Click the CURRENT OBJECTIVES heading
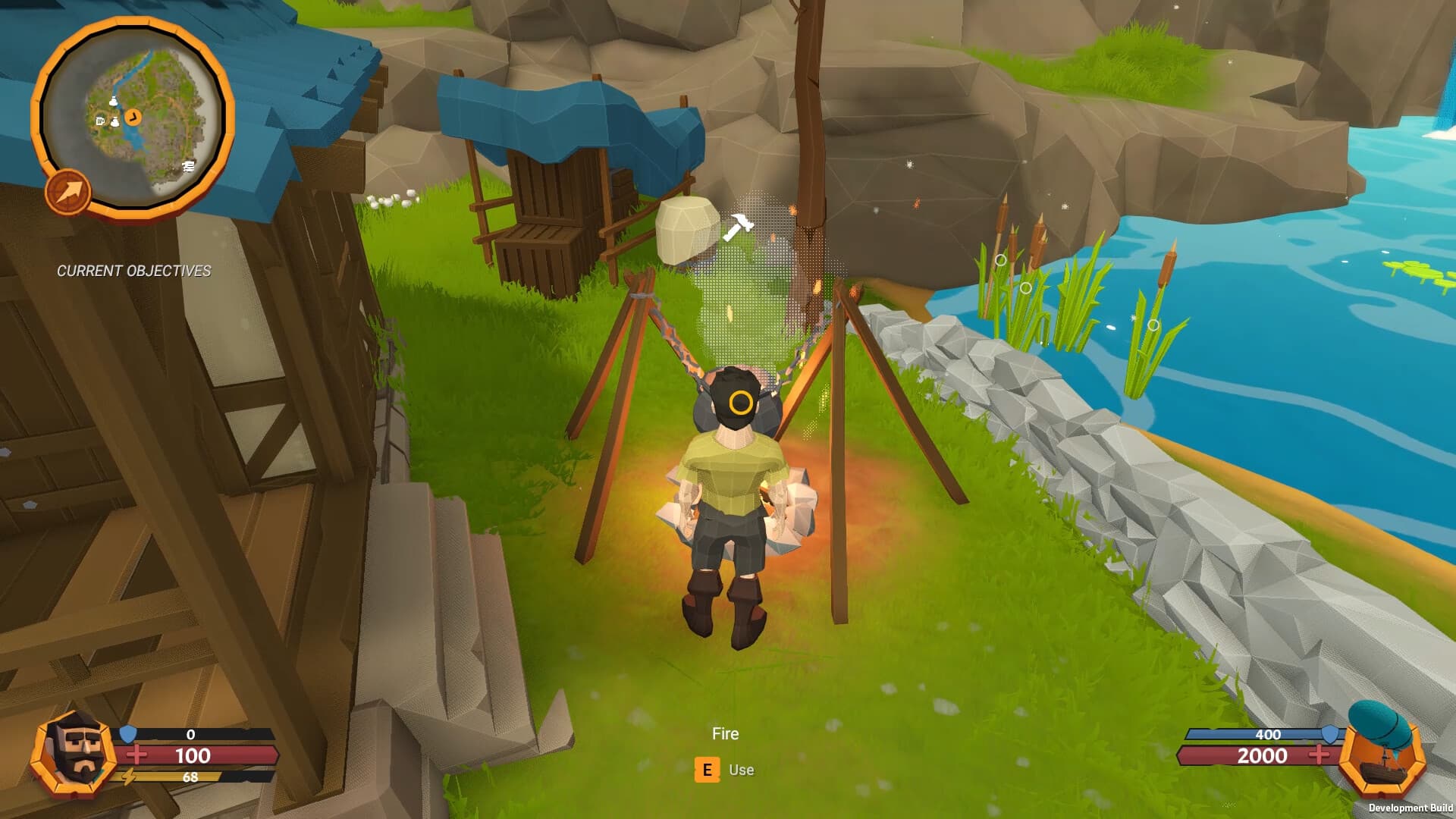The image size is (1456, 819). (x=134, y=269)
